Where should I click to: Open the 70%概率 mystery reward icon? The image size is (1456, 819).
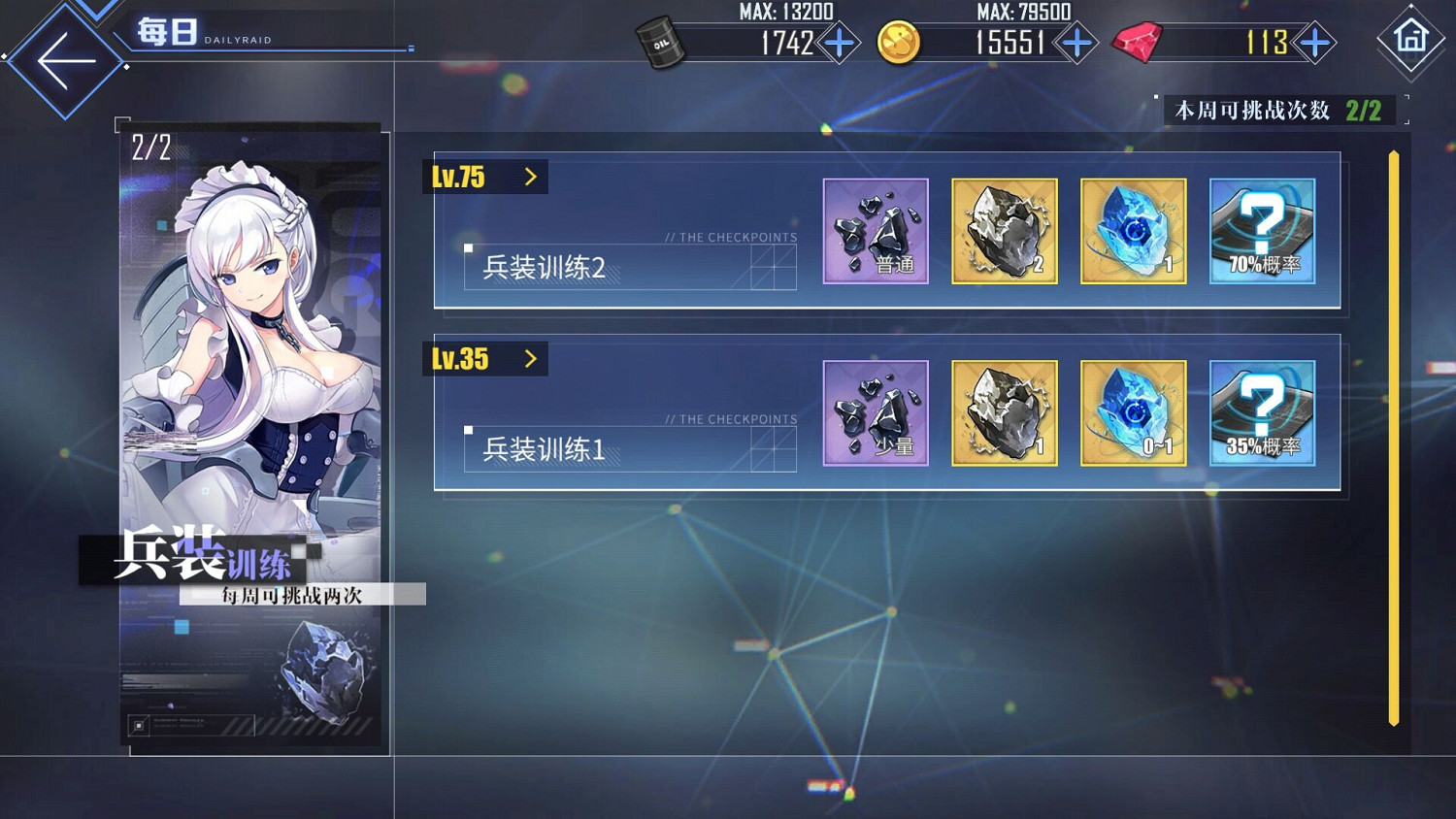(1262, 231)
